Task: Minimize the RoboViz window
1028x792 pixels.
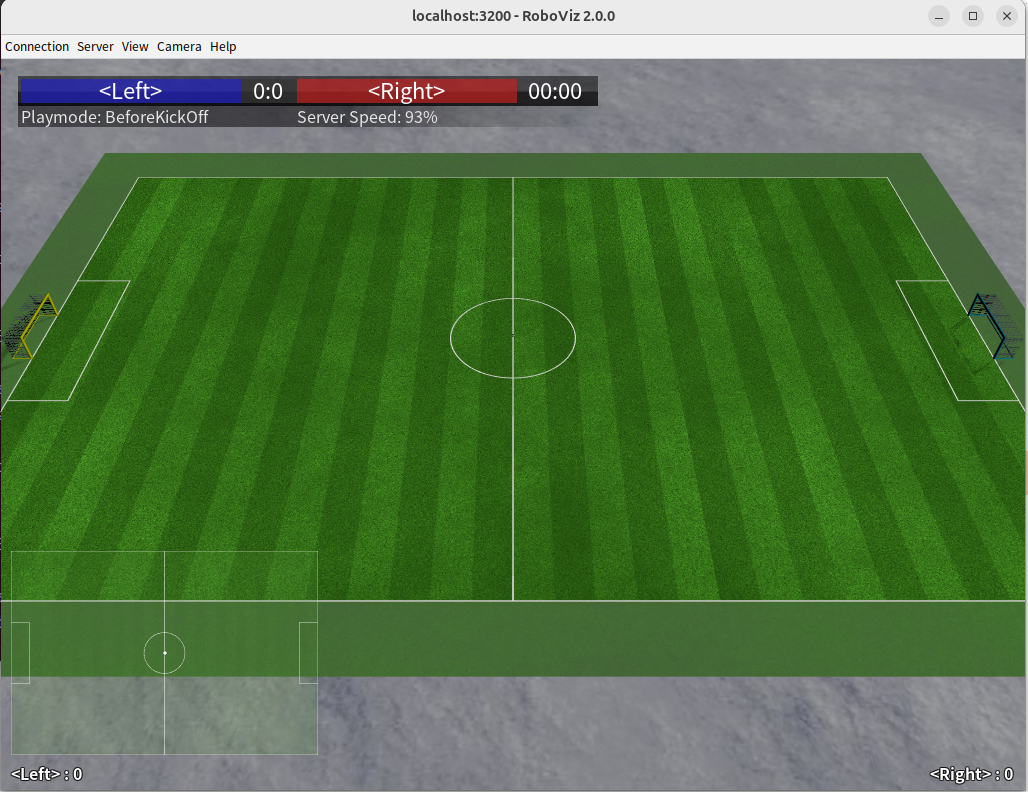Action: [x=939, y=15]
